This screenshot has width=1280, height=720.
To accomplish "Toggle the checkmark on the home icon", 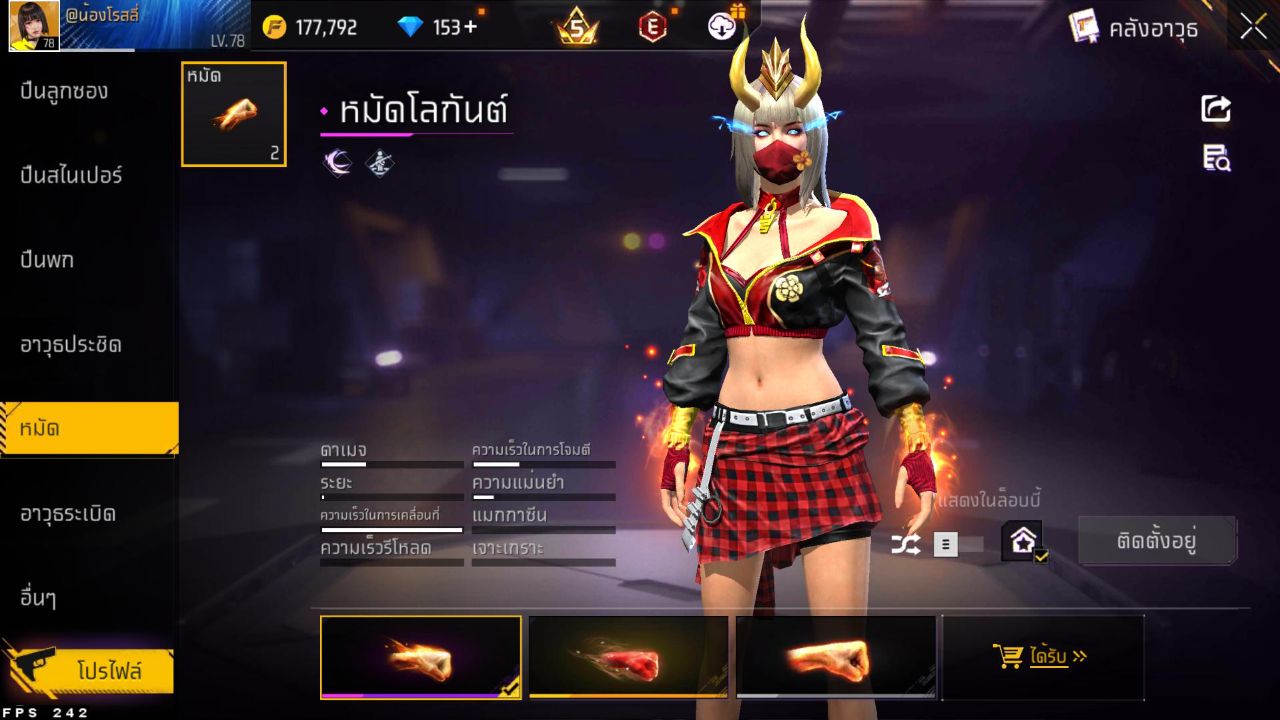I will tap(1042, 556).
